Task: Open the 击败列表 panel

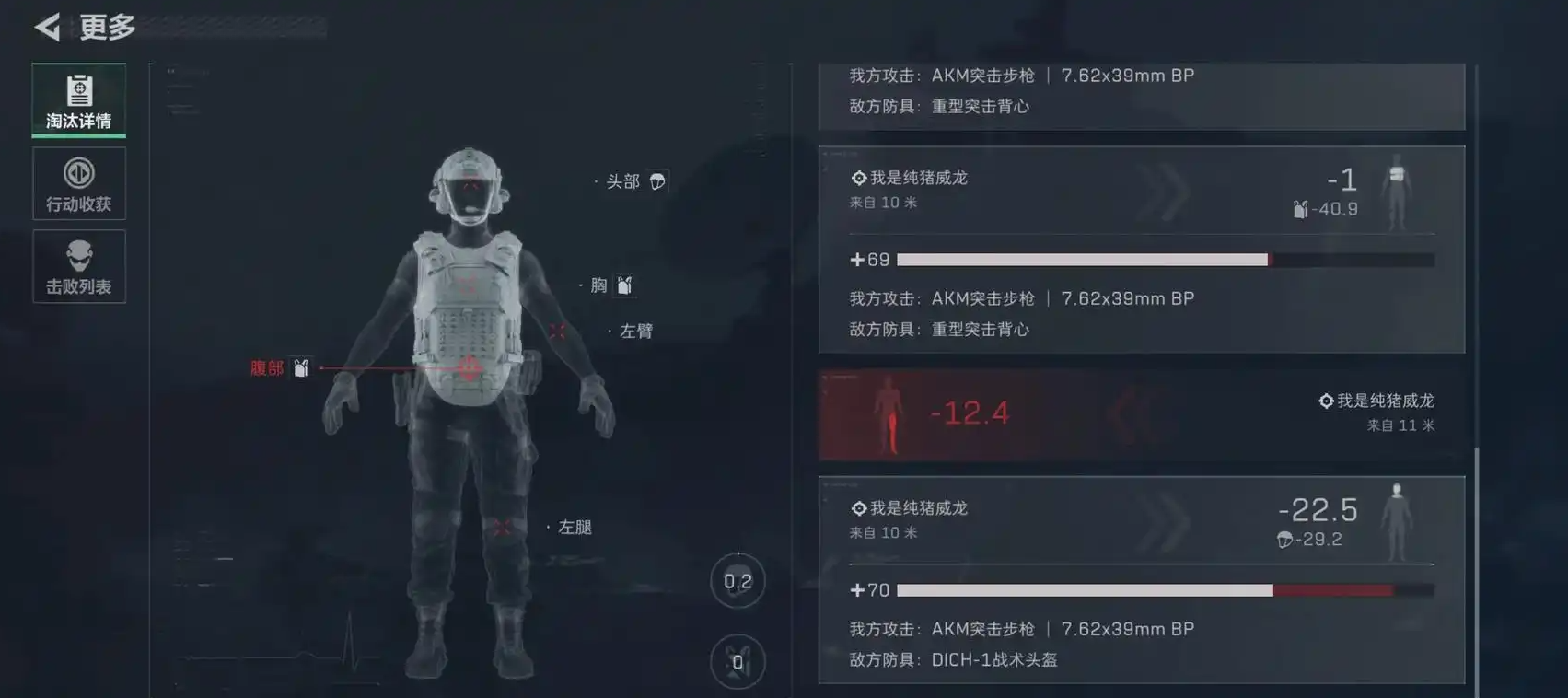Action: point(78,266)
